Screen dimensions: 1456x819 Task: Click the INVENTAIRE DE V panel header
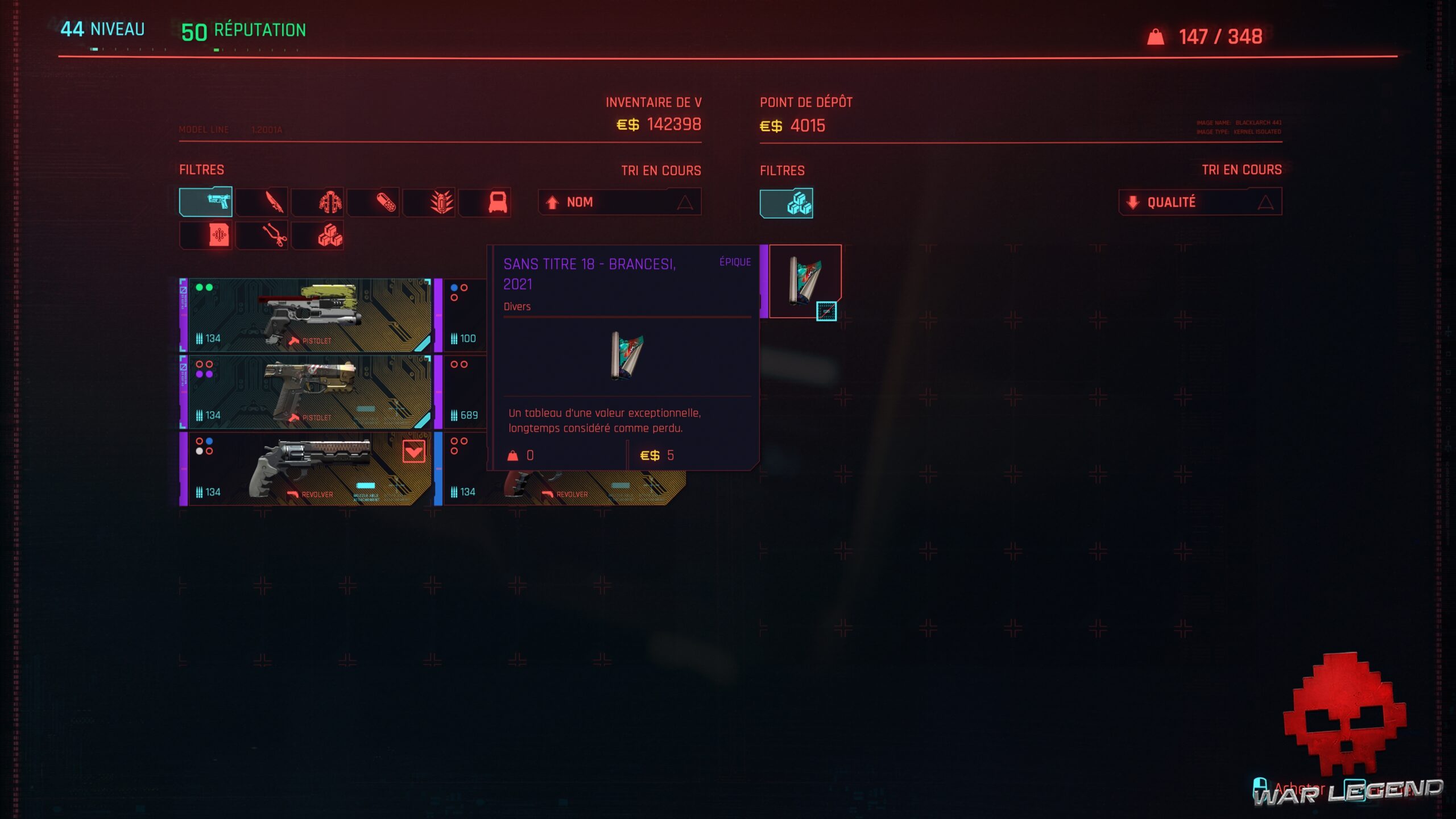click(x=653, y=103)
